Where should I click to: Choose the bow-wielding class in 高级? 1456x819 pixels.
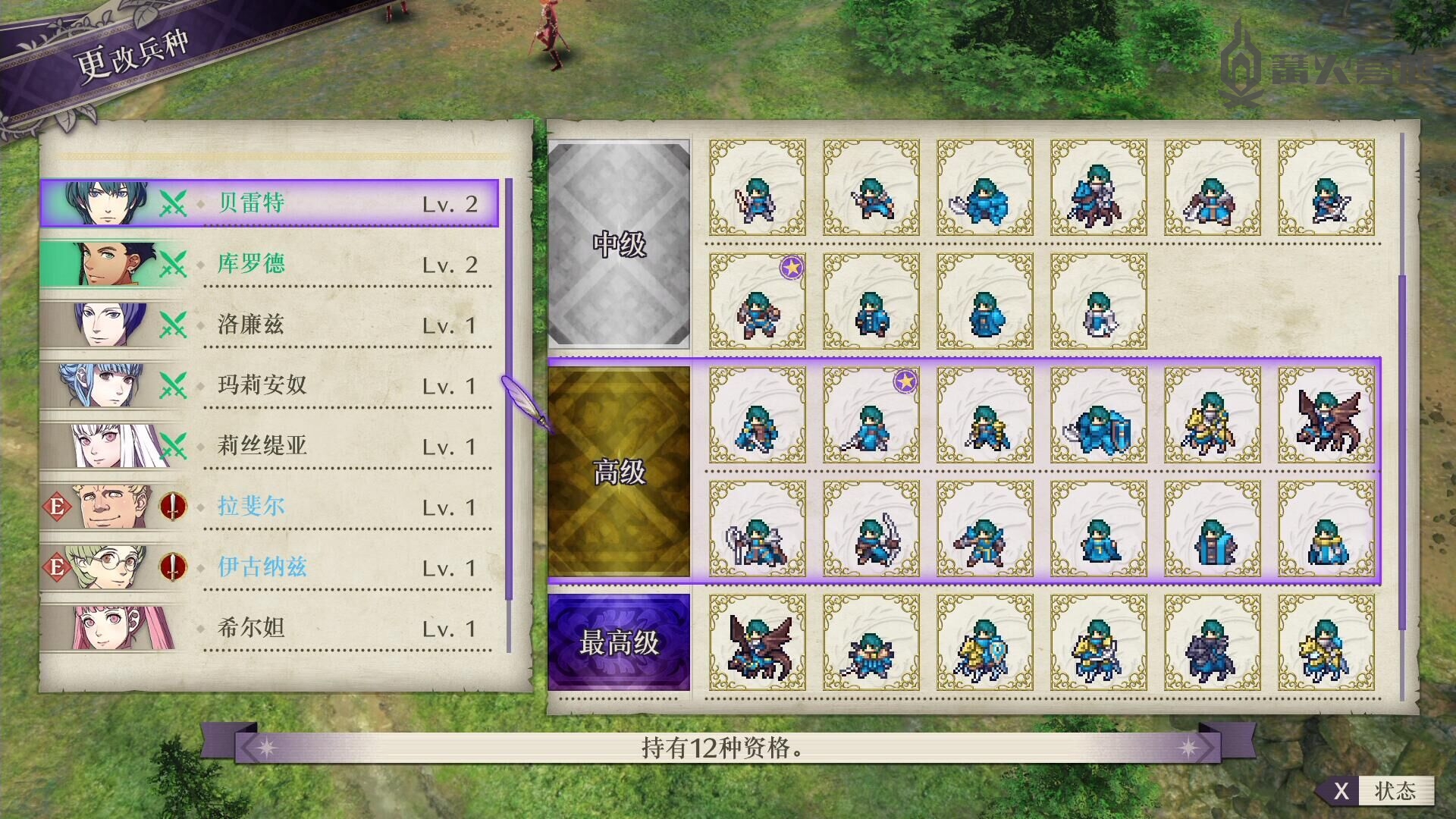(x=871, y=529)
